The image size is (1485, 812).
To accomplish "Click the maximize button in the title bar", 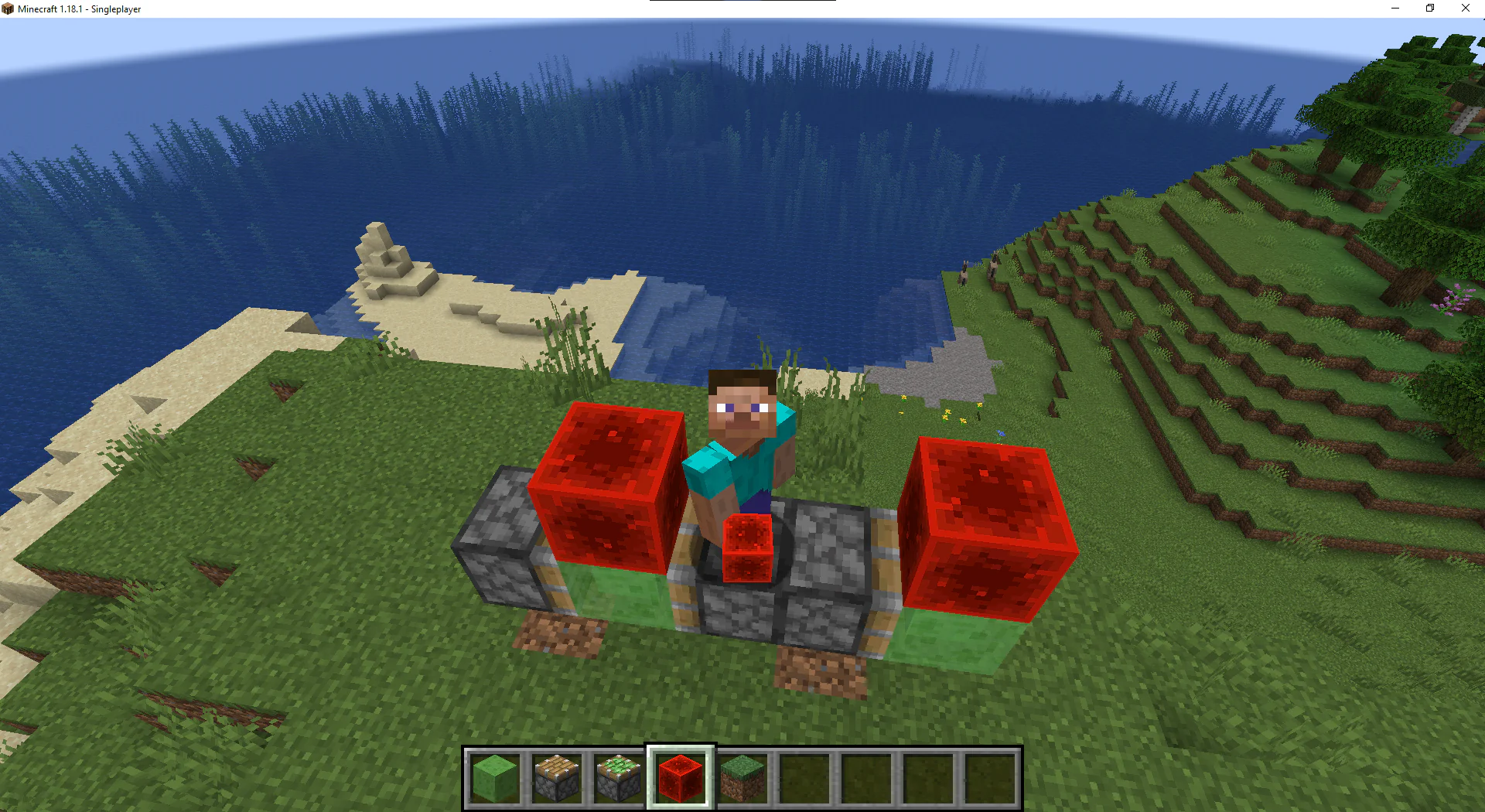I will click(1430, 9).
